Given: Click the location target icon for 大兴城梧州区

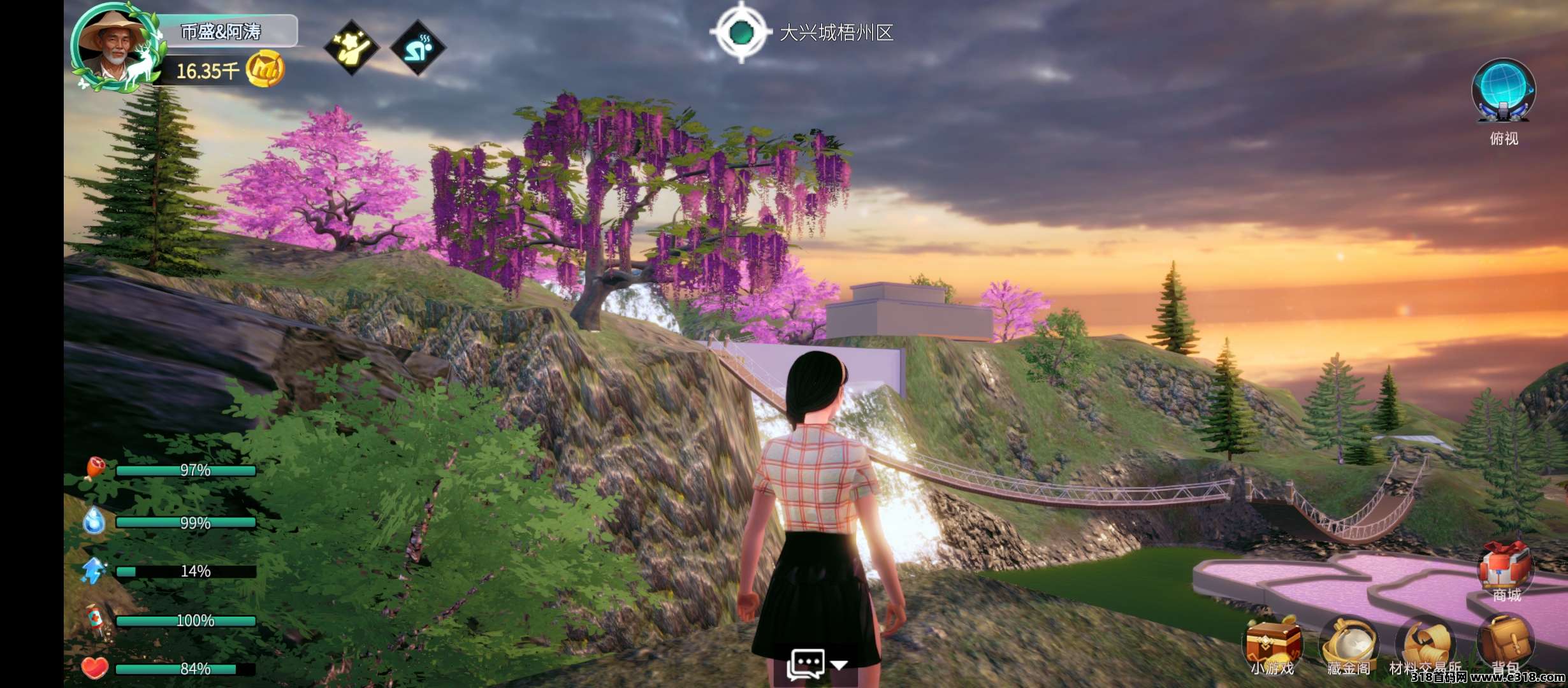Looking at the screenshot, I should pos(741,32).
